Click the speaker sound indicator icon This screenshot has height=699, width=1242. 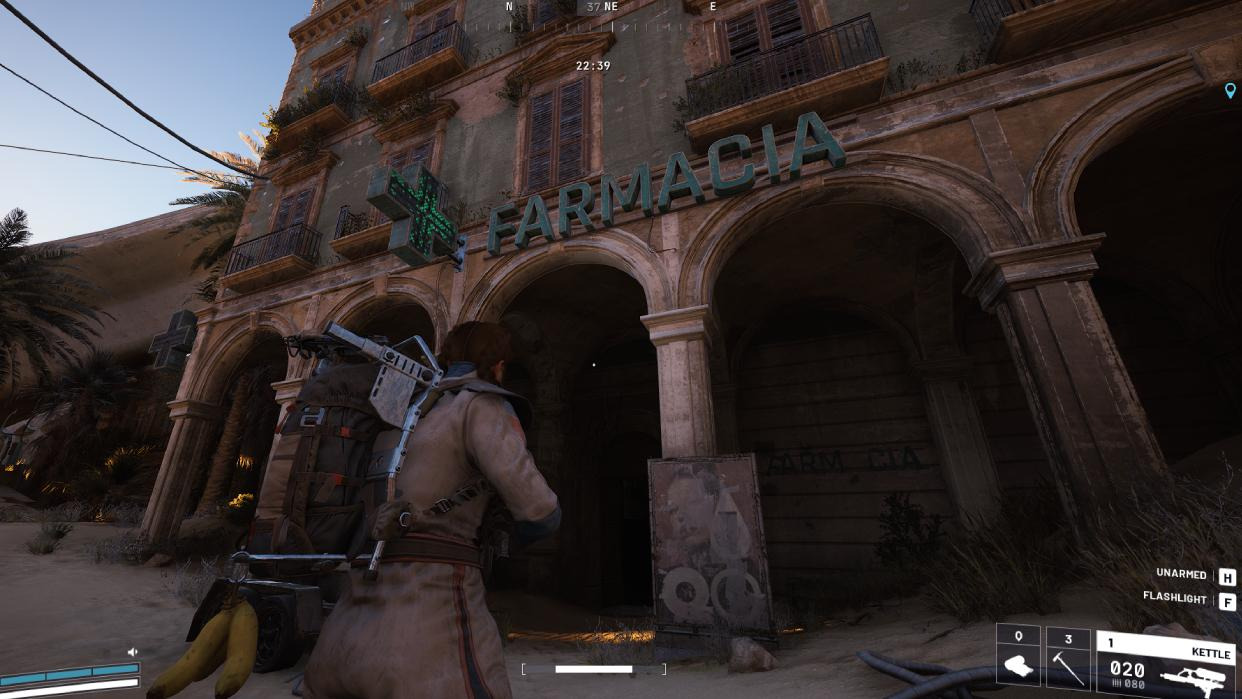tap(132, 652)
